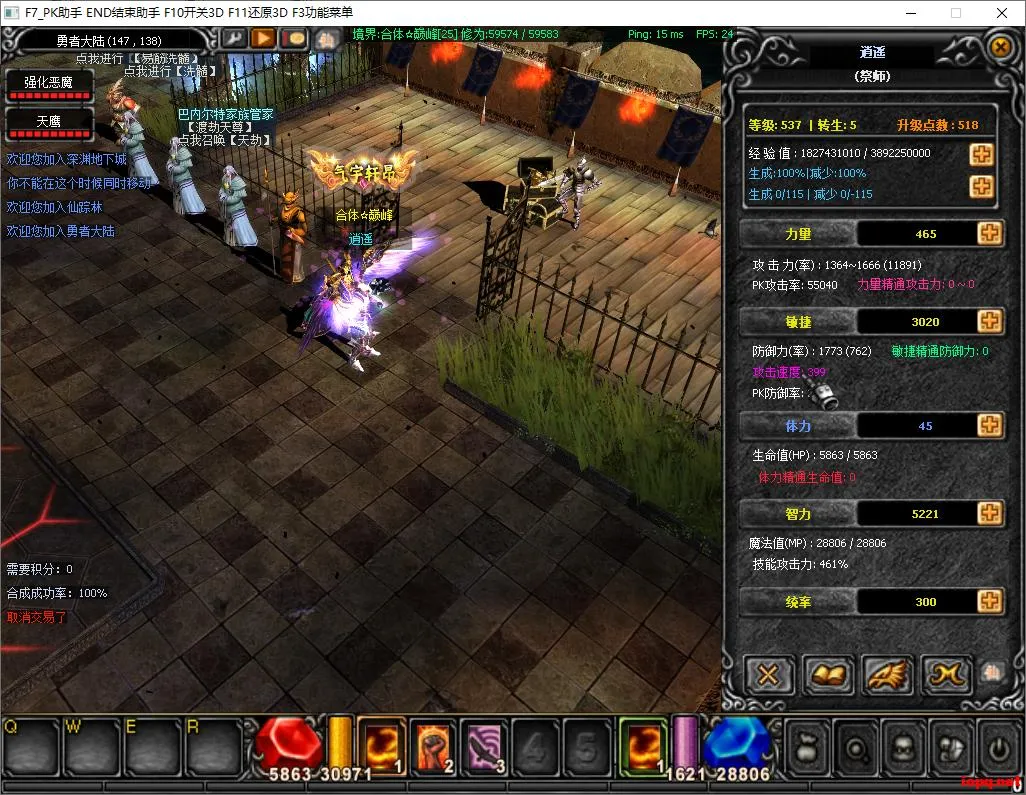Add a point to 敏捷 (Agility)
1026x795 pixels.
click(989, 321)
